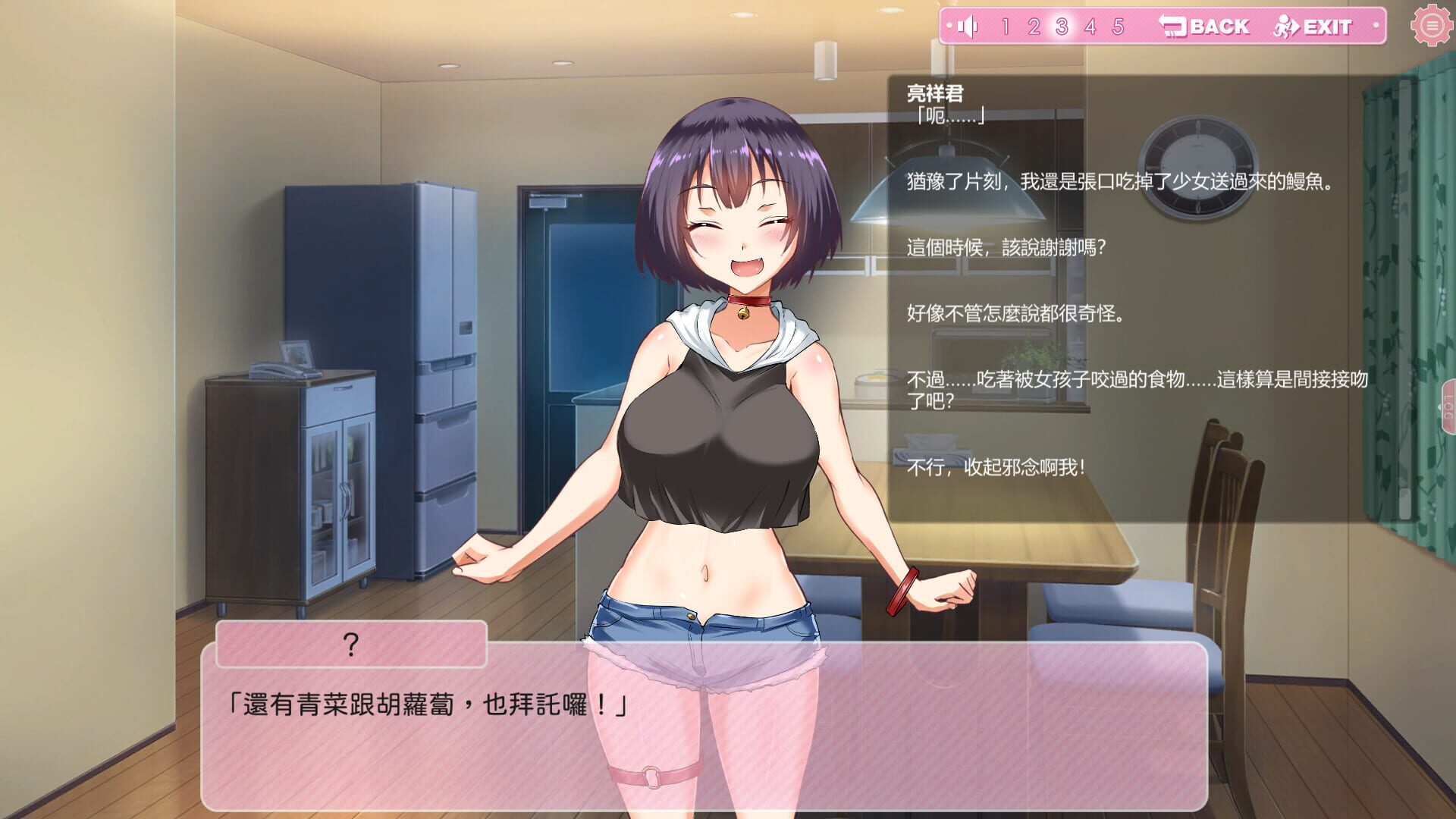Select voice playback speed 1
1456x819 pixels.
tap(1006, 27)
